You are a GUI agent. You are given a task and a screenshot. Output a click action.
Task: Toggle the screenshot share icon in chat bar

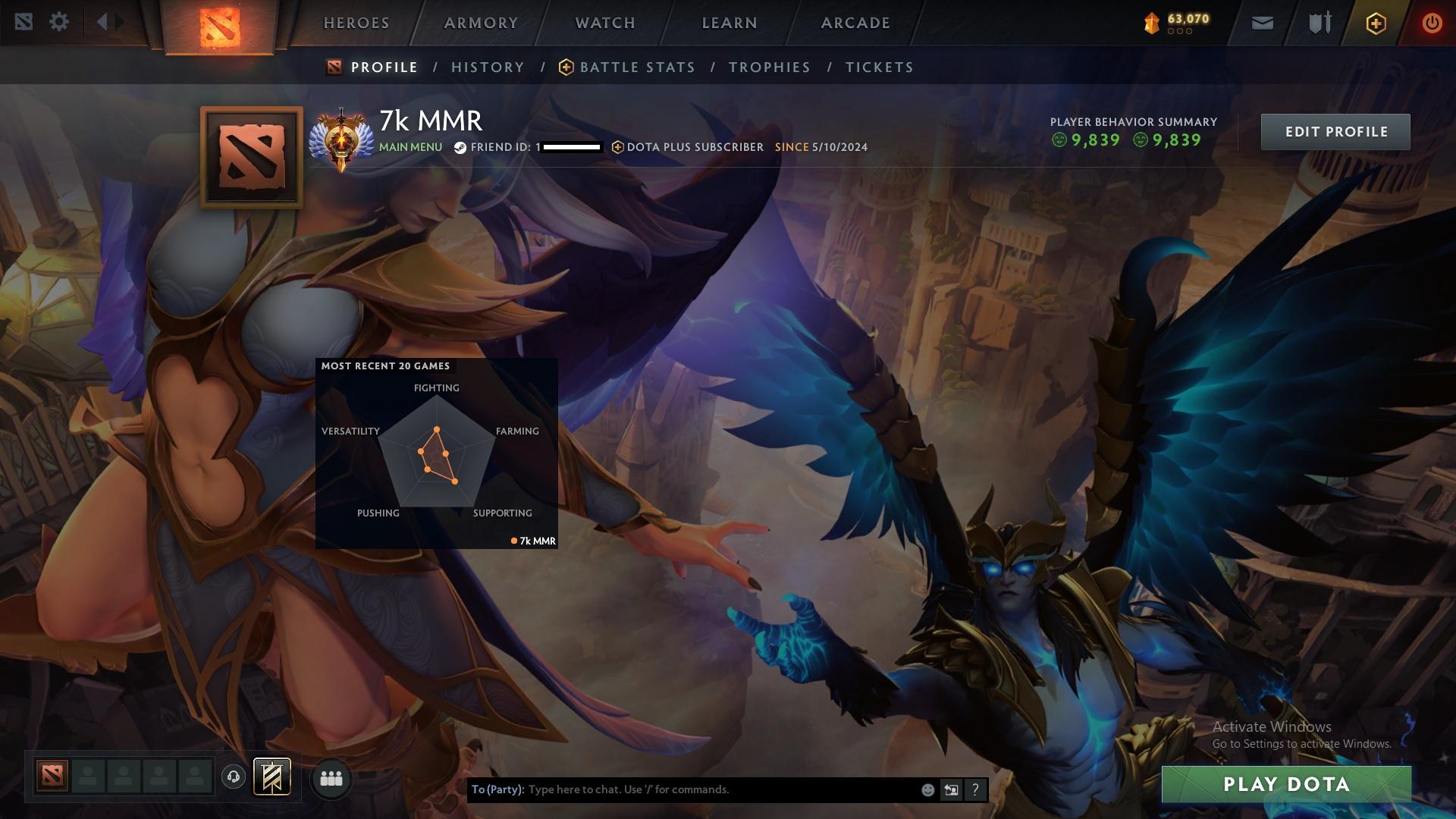951,789
